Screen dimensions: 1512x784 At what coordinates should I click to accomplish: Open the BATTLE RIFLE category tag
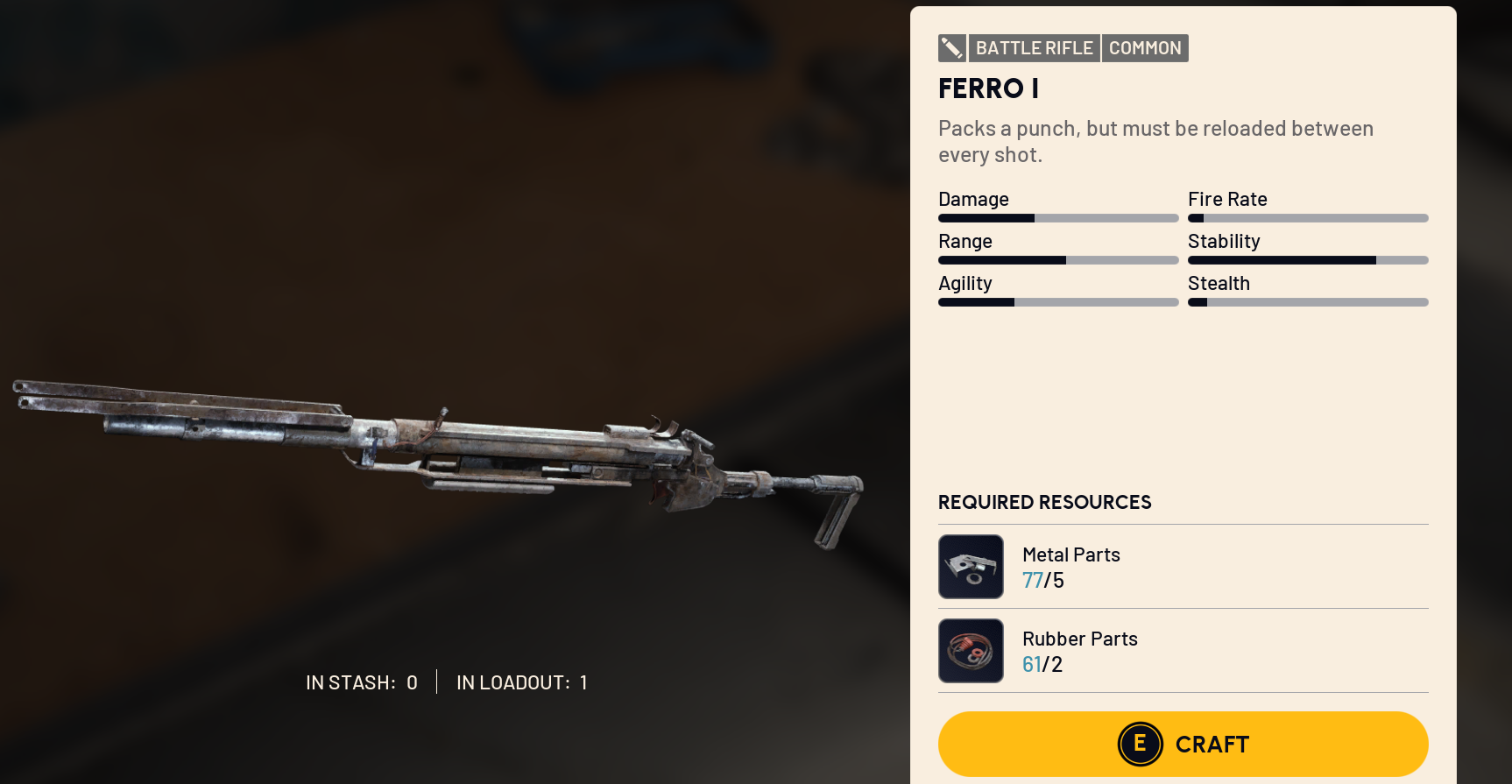1035,48
